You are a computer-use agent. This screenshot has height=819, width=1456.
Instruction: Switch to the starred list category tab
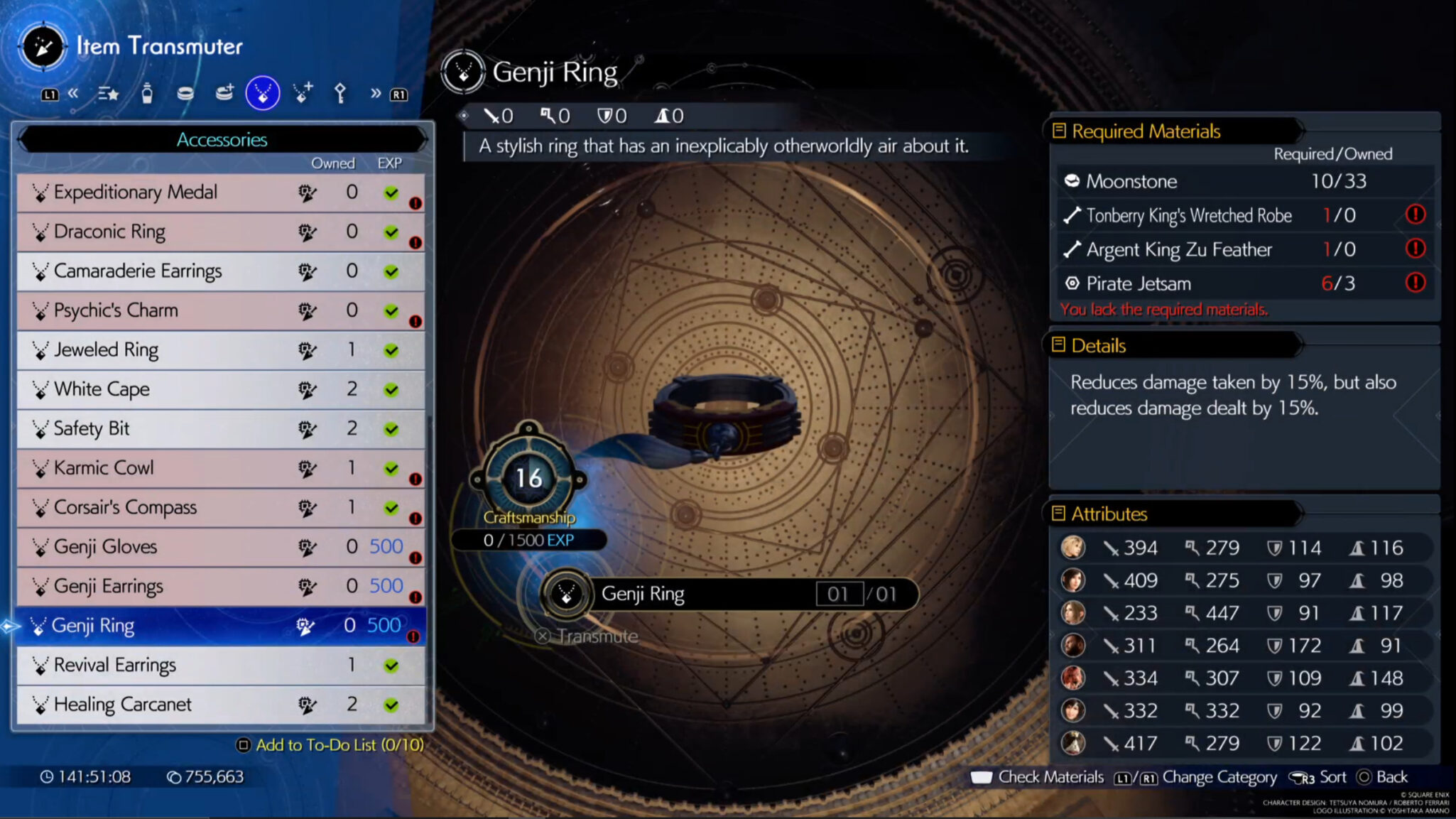click(109, 93)
